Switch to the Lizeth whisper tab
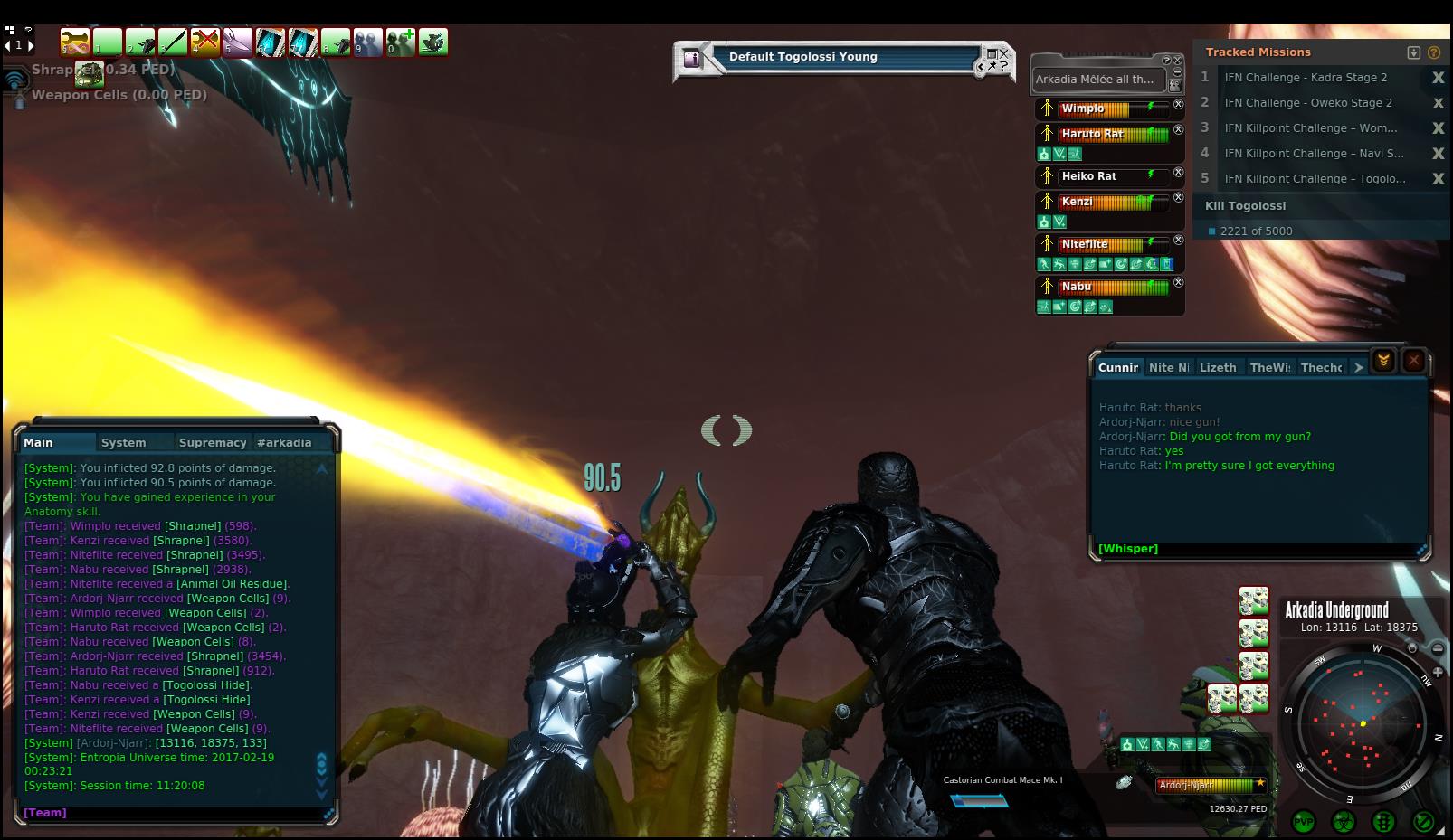The height and width of the screenshot is (840, 1453). pos(1218,367)
